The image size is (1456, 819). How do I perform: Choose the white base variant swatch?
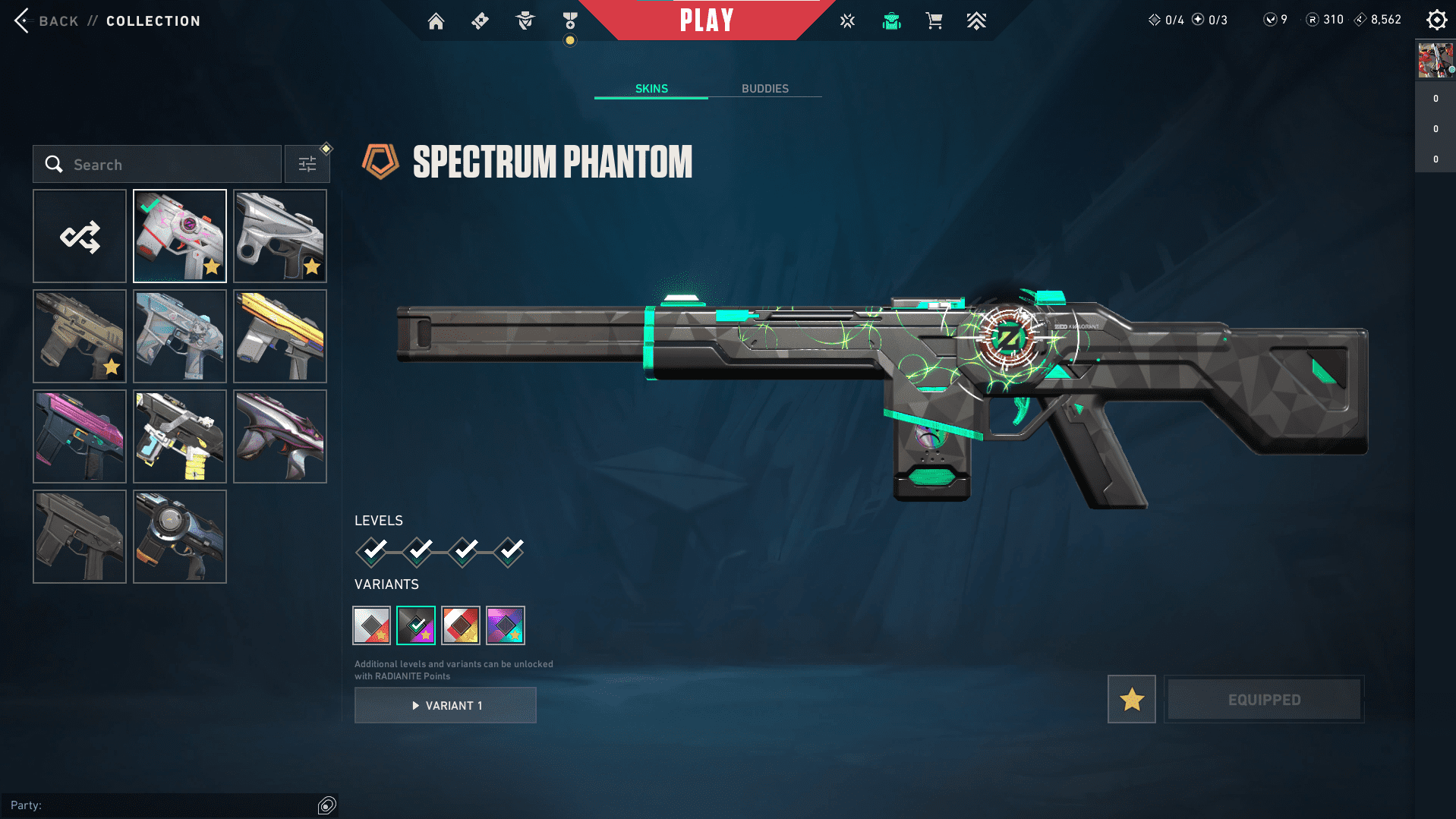tap(372, 625)
